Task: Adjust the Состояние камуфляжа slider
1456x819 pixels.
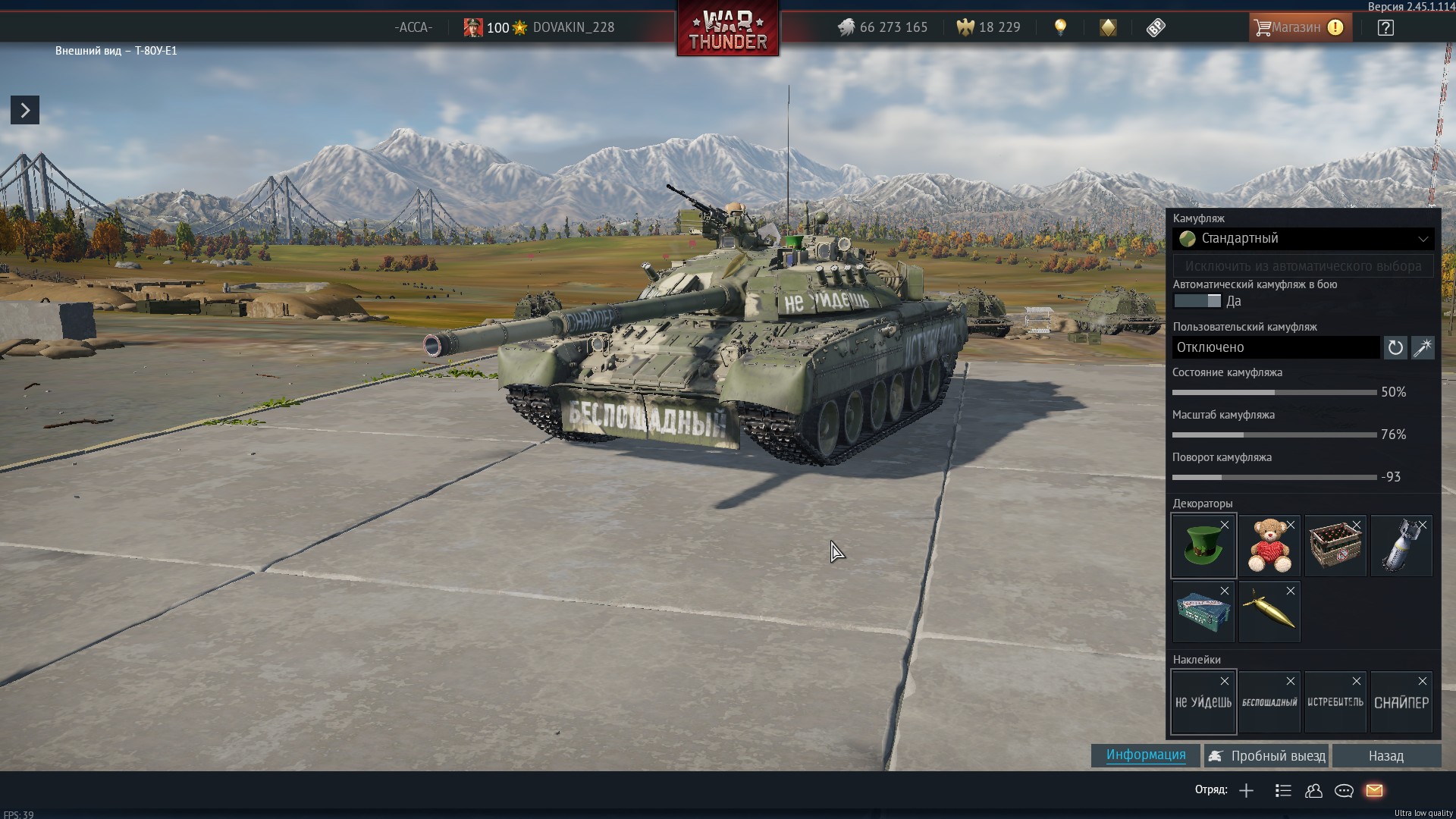Action: coord(1274,393)
